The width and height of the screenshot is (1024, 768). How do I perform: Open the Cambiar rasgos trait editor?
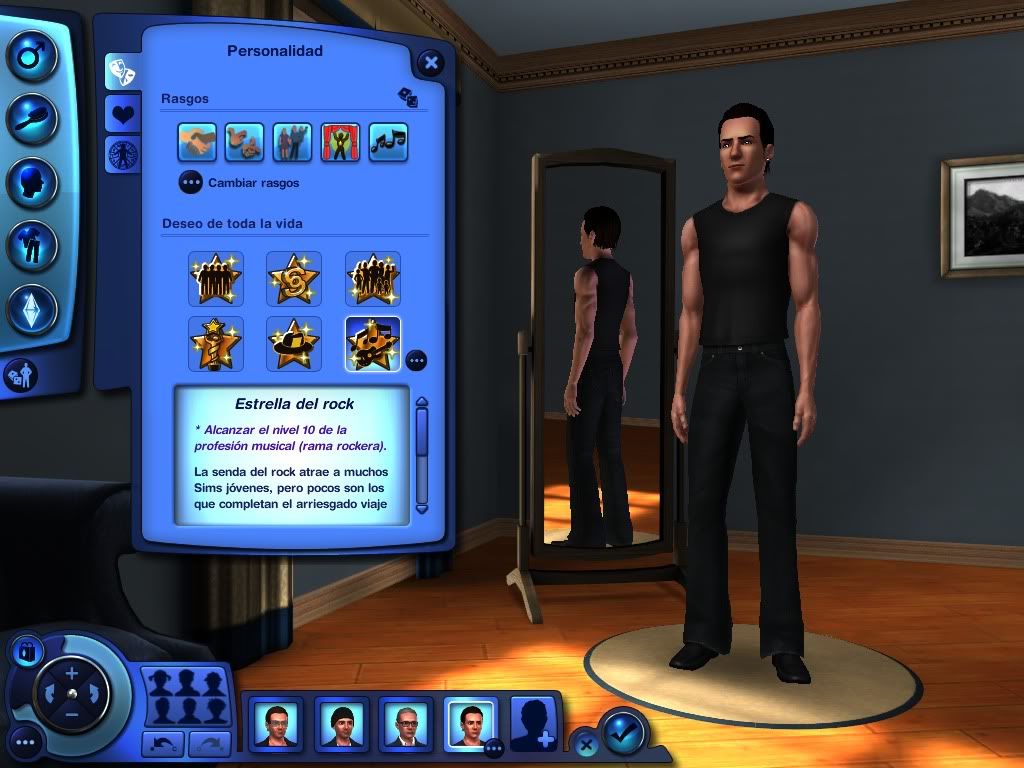pos(191,183)
